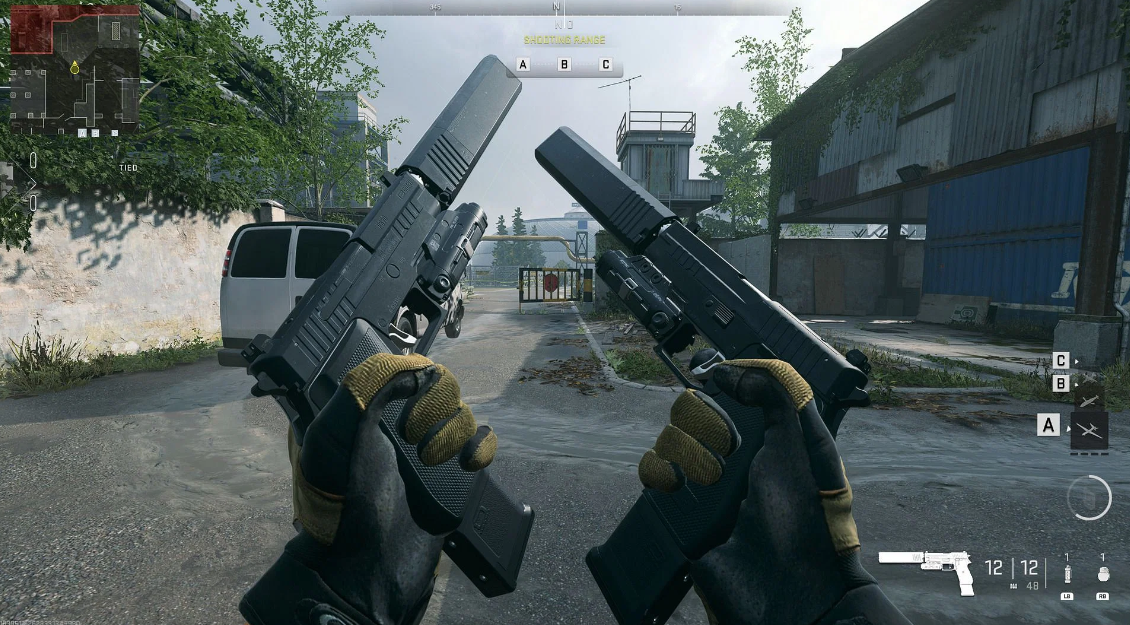This screenshot has height=625, width=1130.
Task: Activate the circular field upgrade icon
Action: (1089, 497)
